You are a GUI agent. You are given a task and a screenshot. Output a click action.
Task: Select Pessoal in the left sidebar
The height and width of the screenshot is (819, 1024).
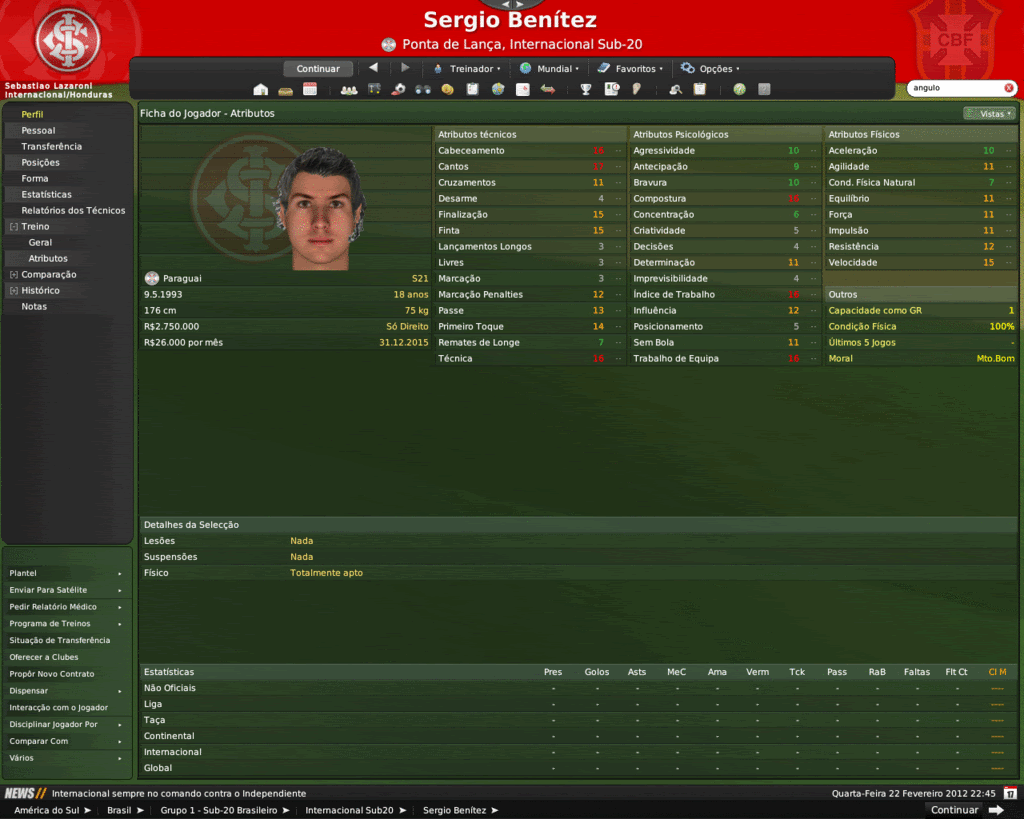coord(38,131)
